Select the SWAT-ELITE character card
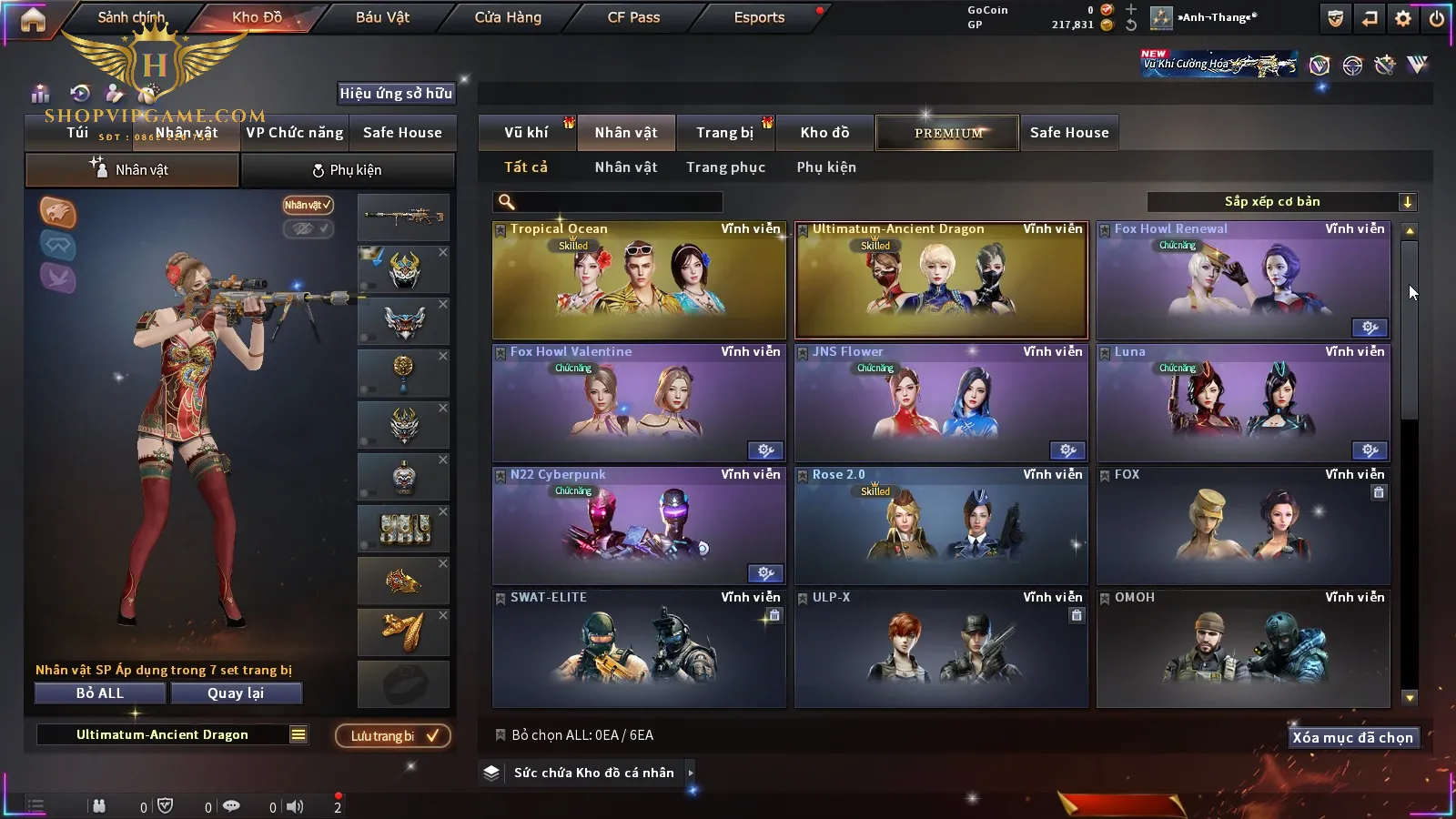Screen dimensions: 1456x819 pos(639,649)
